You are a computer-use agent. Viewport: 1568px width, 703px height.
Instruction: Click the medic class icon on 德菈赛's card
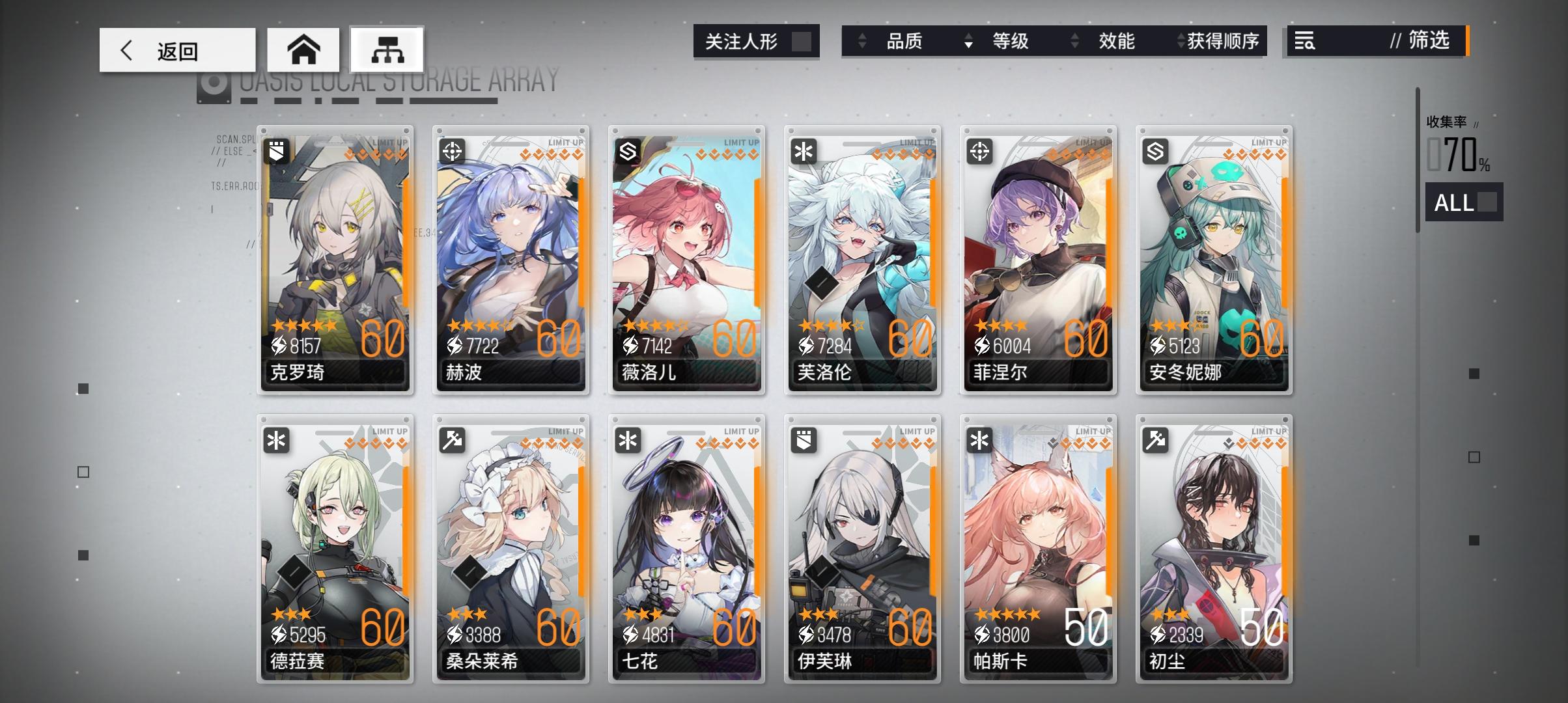point(277,441)
